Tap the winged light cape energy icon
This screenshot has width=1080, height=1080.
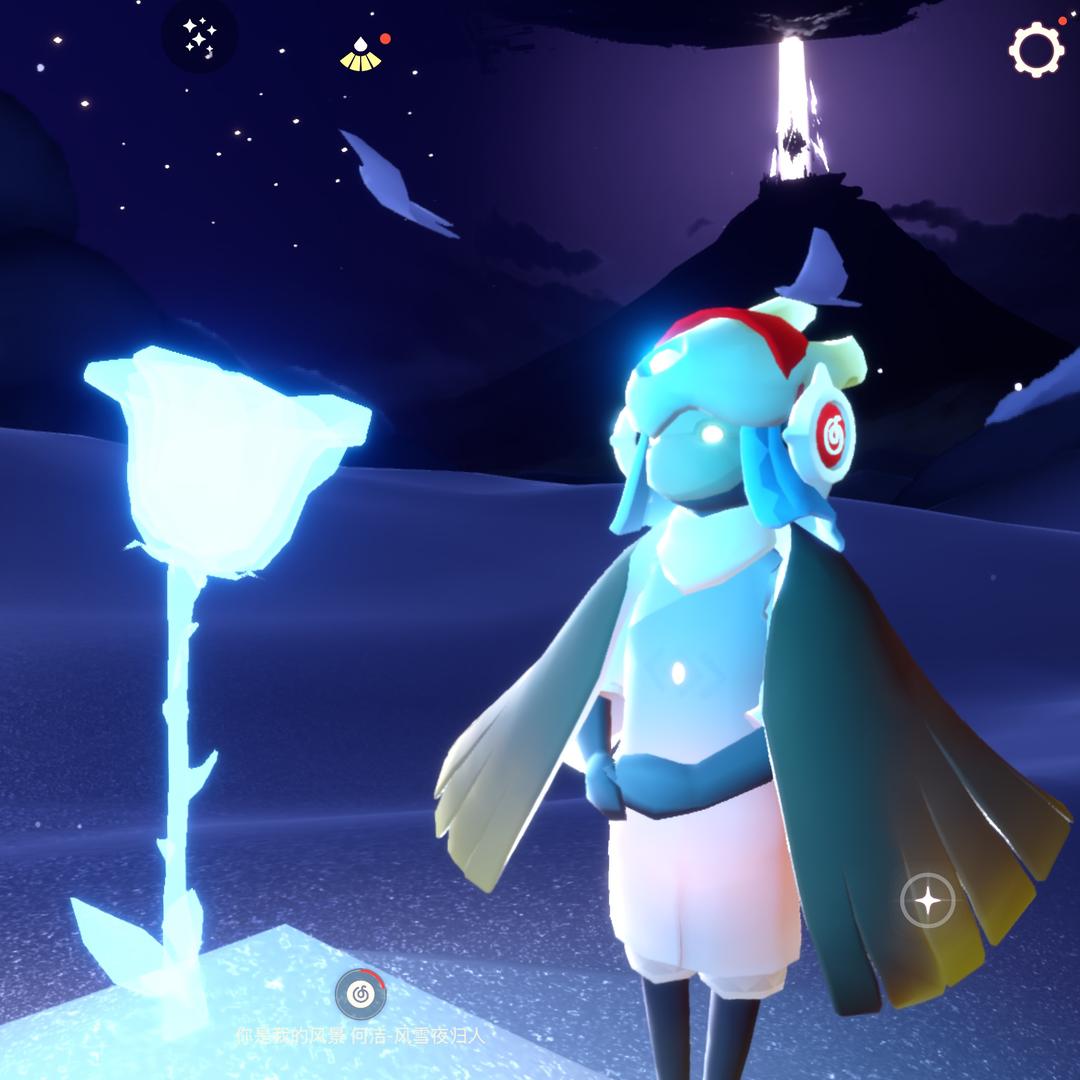pos(361,54)
